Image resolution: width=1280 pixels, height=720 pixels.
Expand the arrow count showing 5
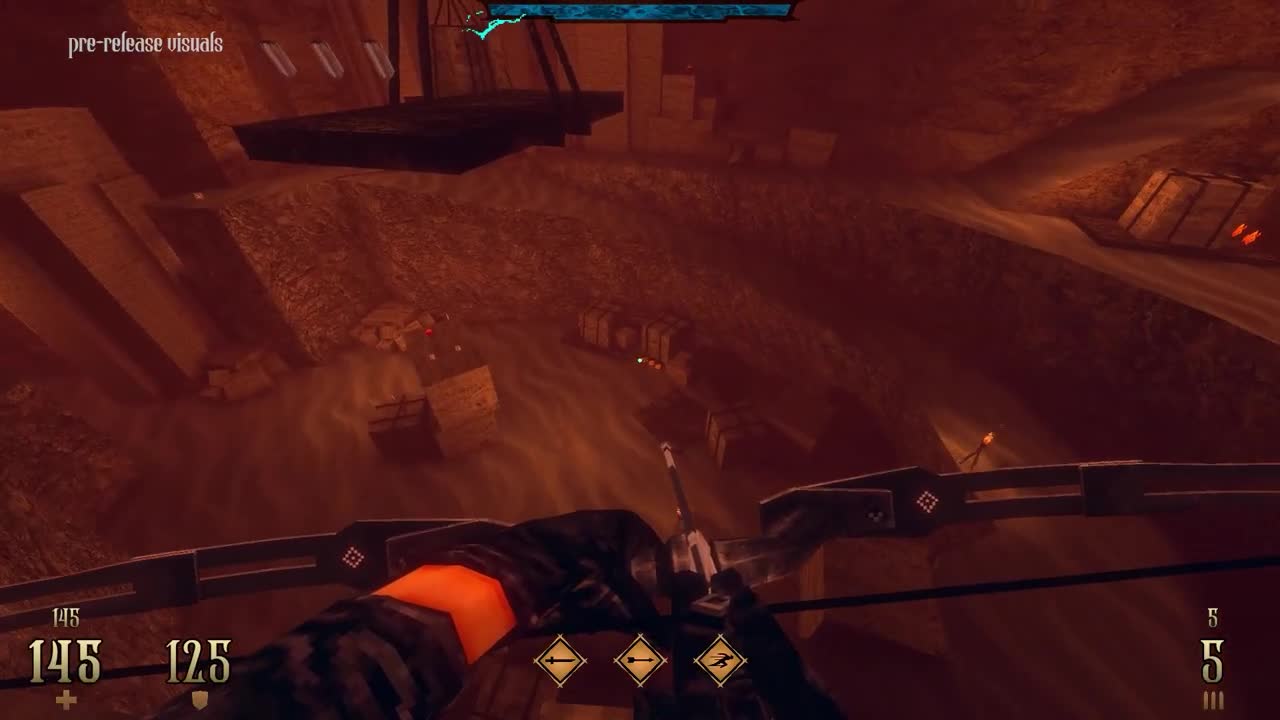(1213, 662)
